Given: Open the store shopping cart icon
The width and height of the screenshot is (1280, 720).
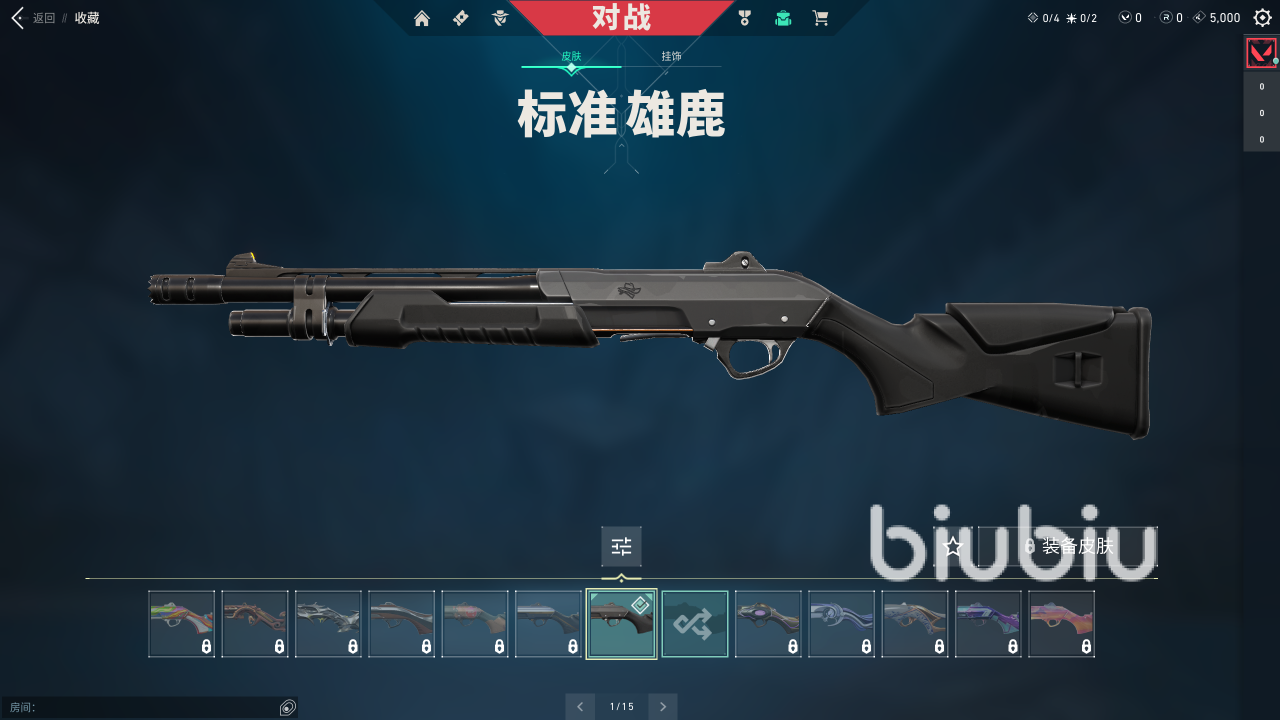Looking at the screenshot, I should (x=821, y=18).
